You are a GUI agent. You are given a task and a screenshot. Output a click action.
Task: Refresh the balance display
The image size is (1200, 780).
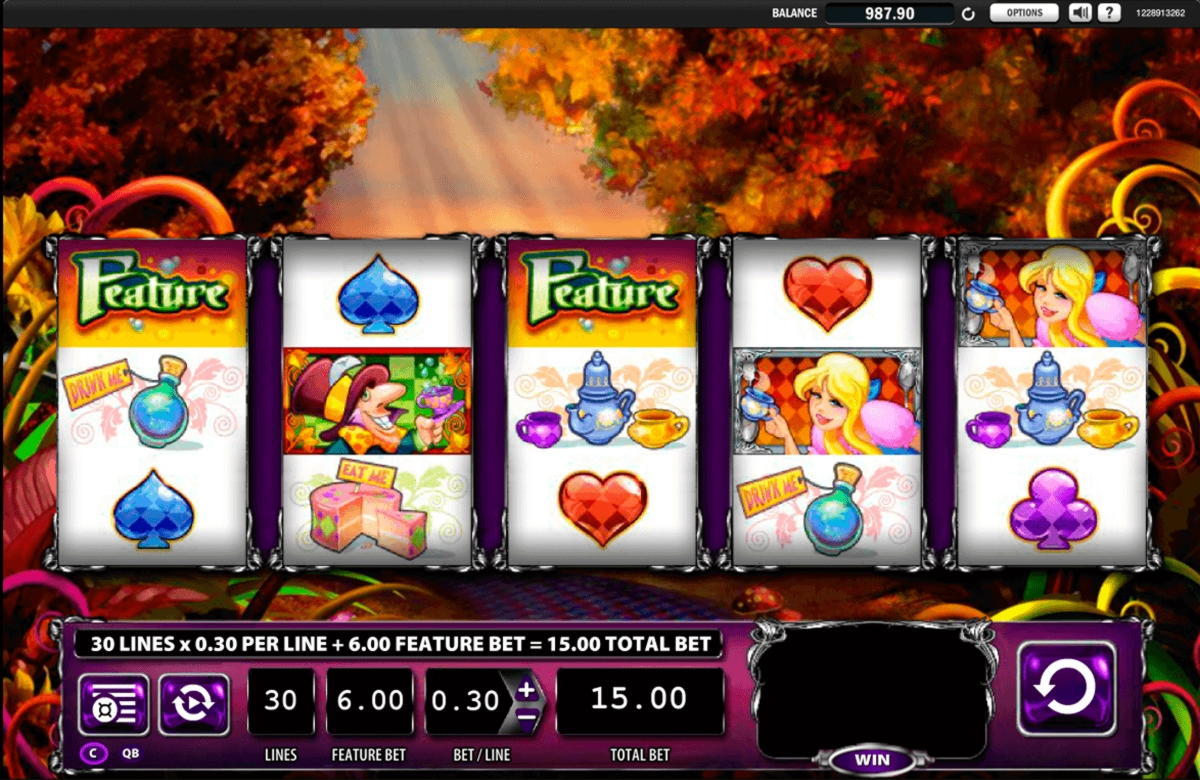968,14
